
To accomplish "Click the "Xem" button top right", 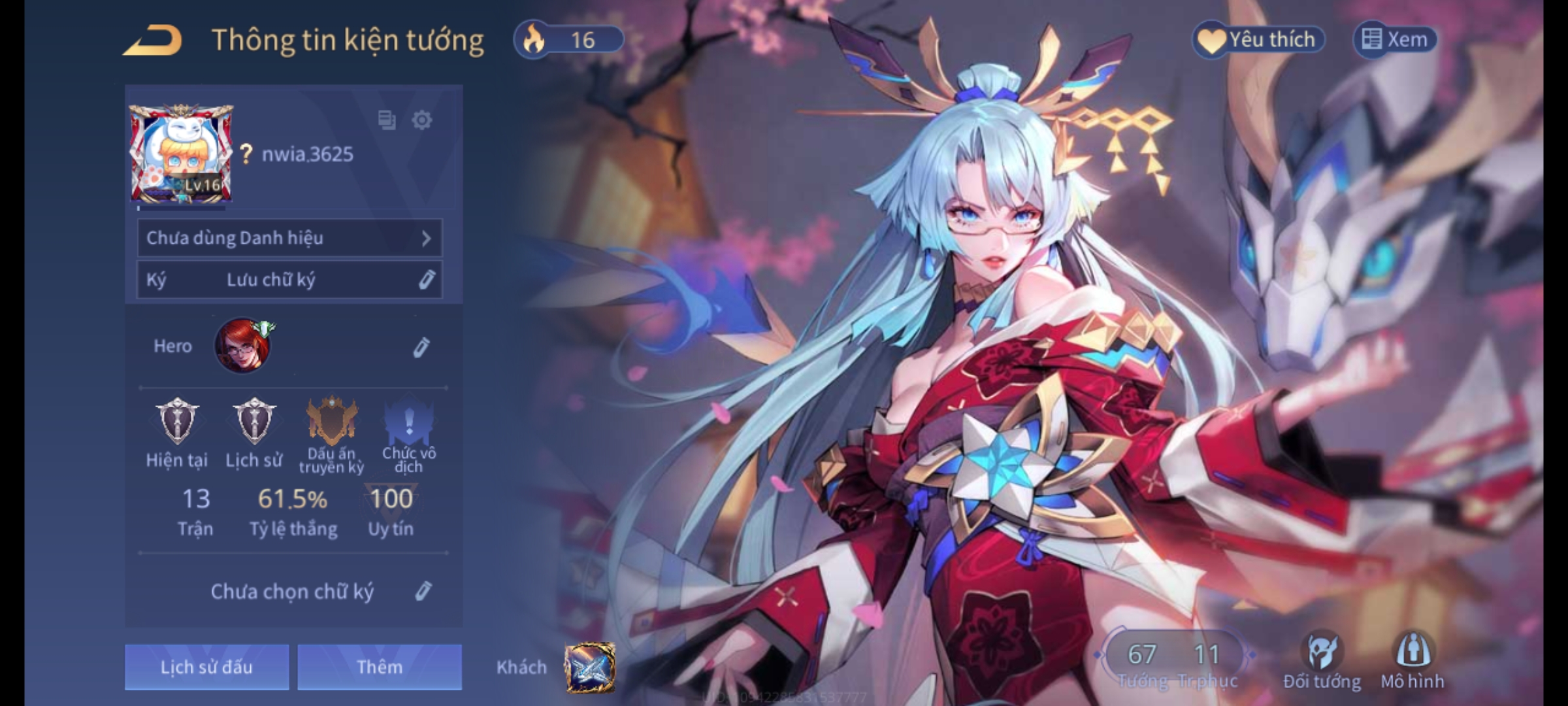I will 1399,39.
